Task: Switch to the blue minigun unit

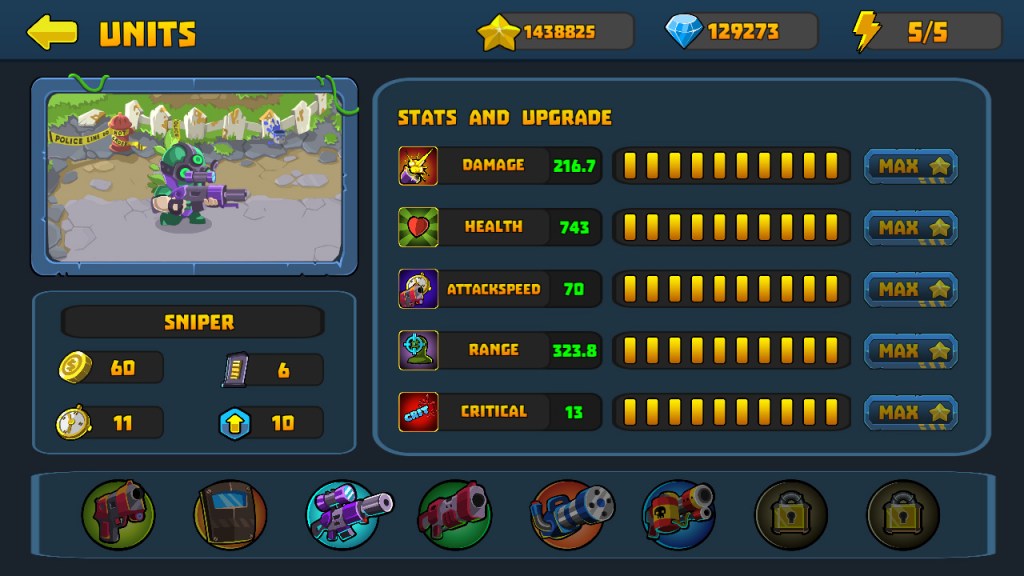Action: point(568,515)
